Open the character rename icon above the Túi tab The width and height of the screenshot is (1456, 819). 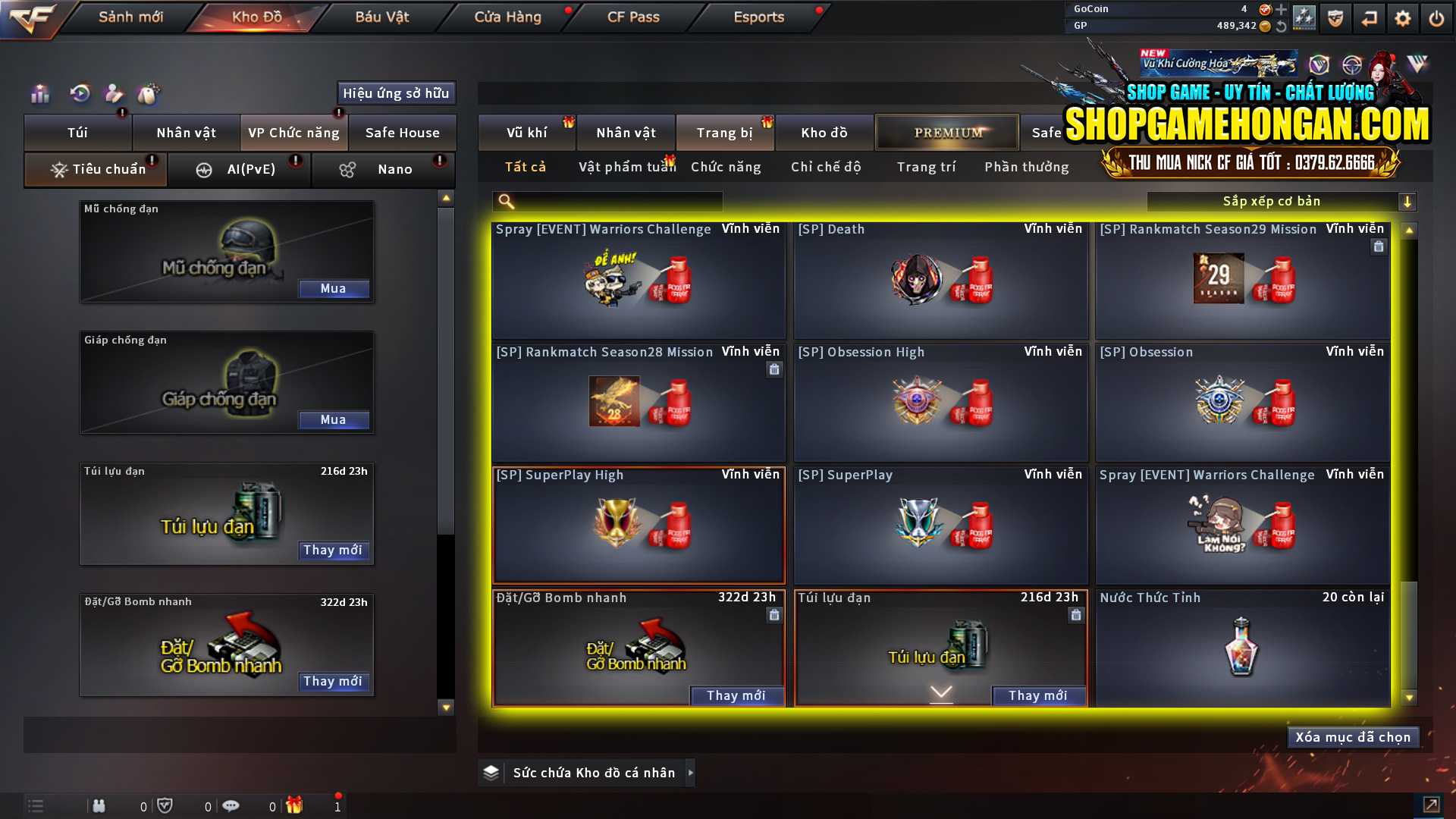pos(114,94)
